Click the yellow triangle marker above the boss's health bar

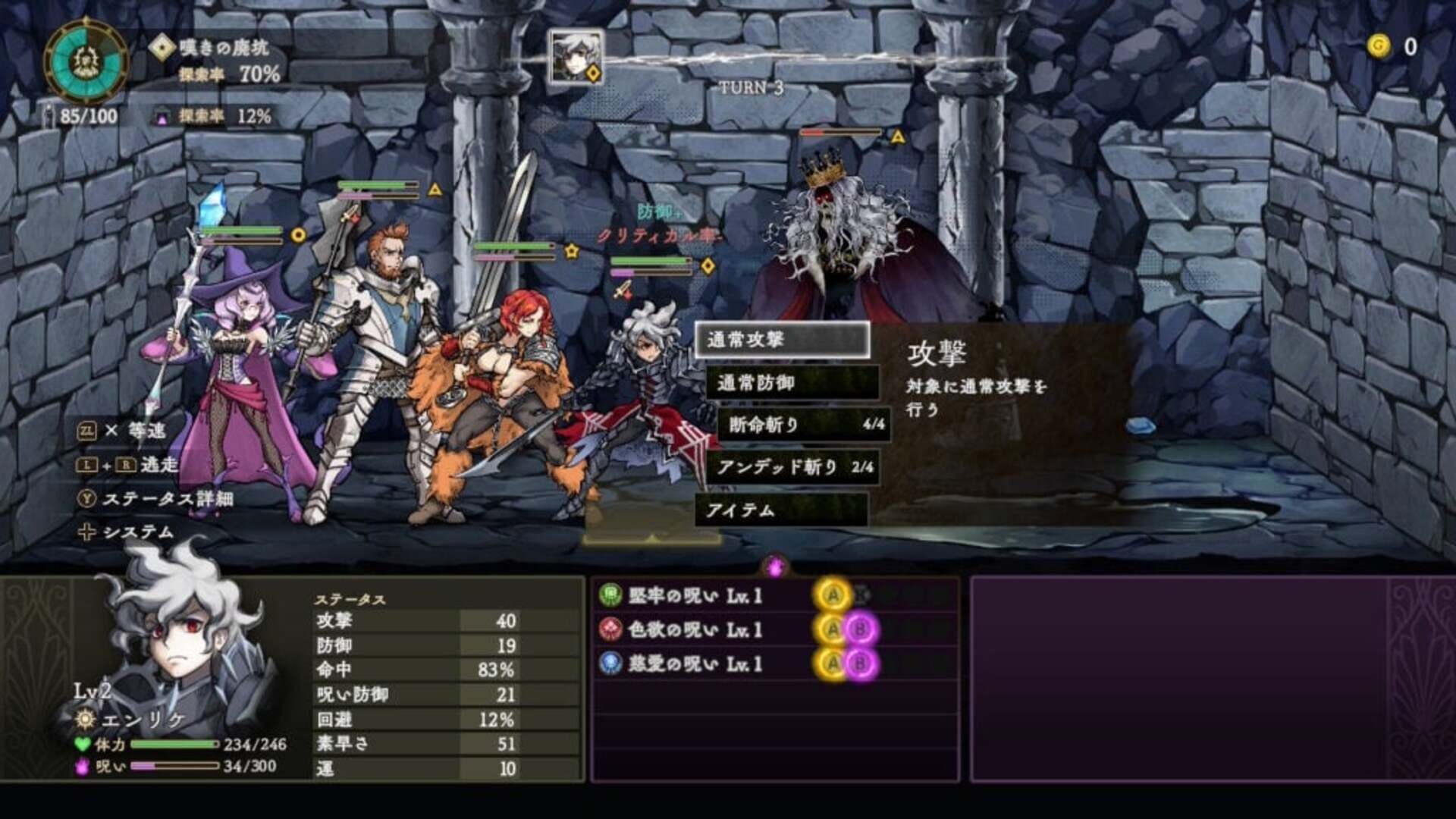click(x=897, y=136)
